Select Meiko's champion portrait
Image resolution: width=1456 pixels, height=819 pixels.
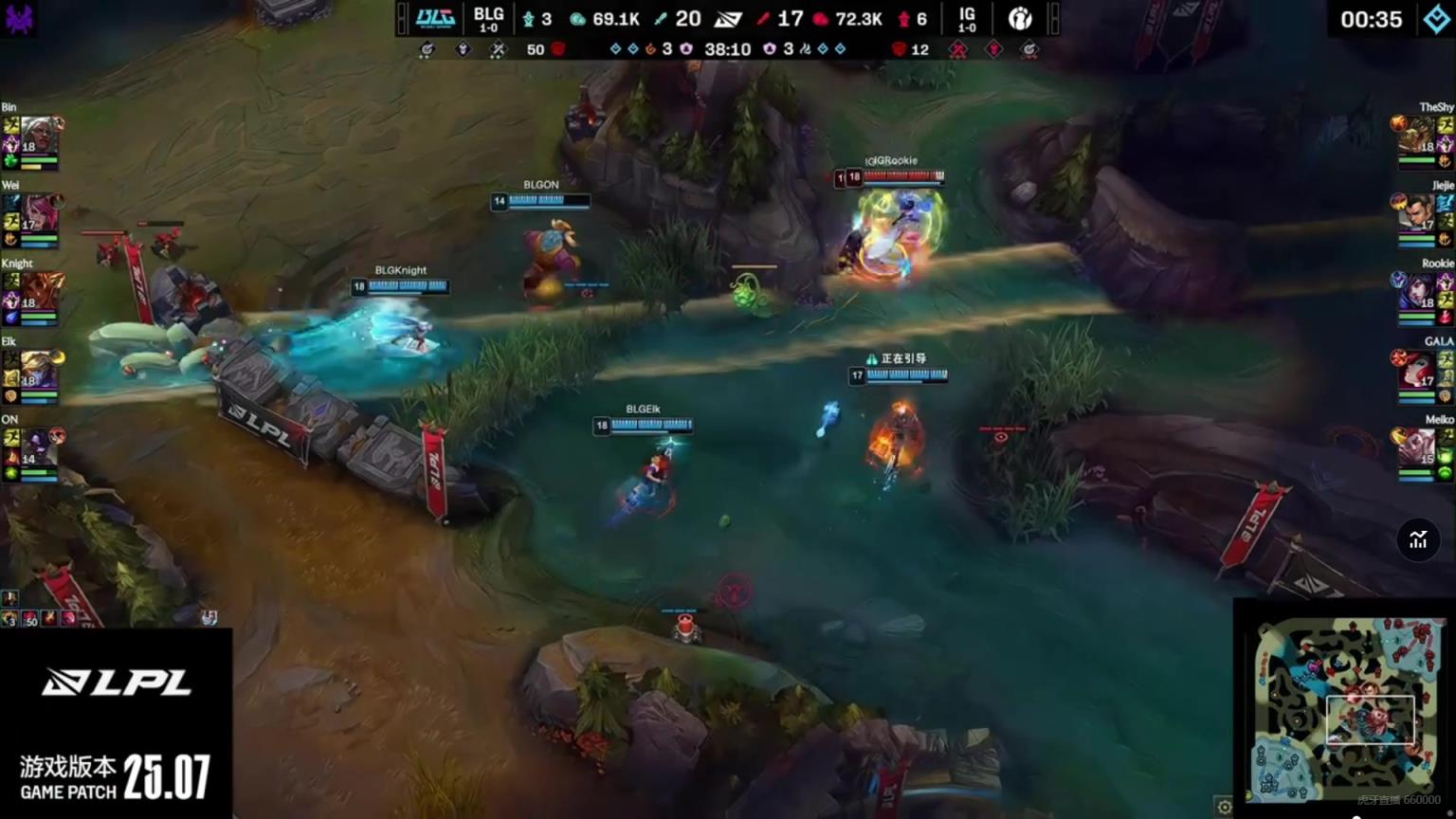pos(1417,447)
